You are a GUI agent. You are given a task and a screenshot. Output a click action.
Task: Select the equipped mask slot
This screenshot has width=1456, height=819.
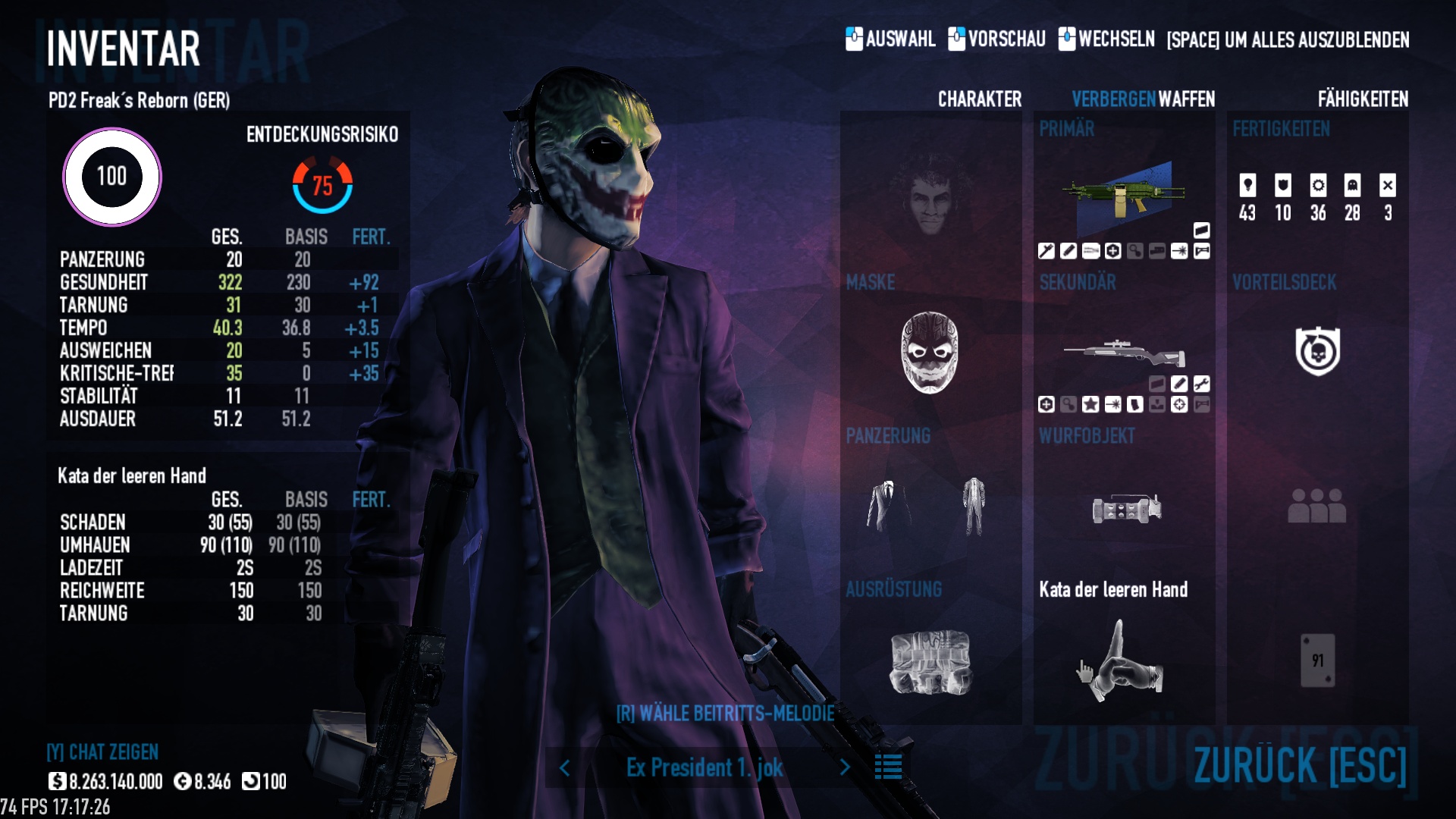(930, 353)
